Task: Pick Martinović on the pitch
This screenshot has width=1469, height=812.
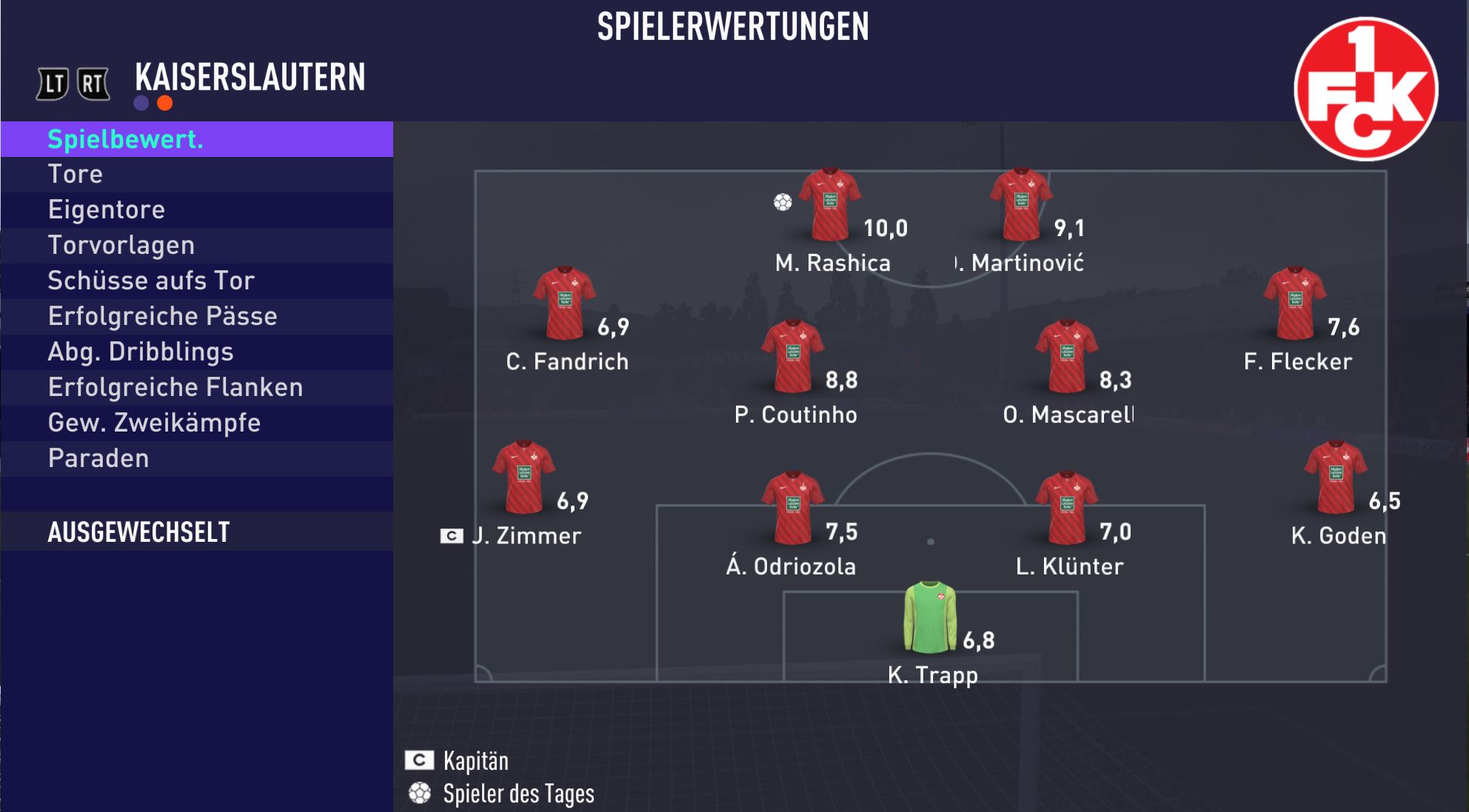Action: tap(1020, 205)
